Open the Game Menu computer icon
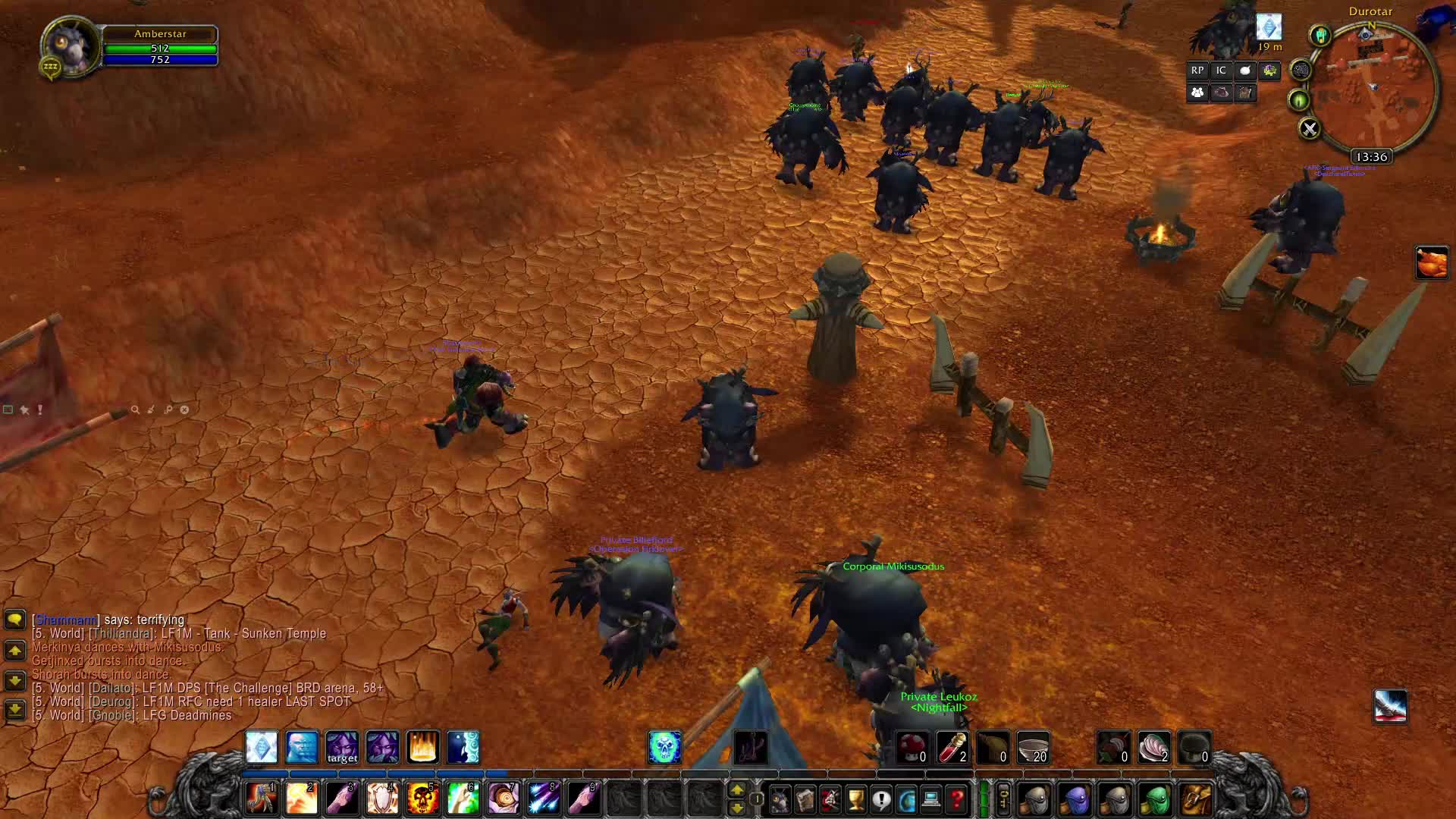Screen dimensions: 1456x819 (x=931, y=798)
